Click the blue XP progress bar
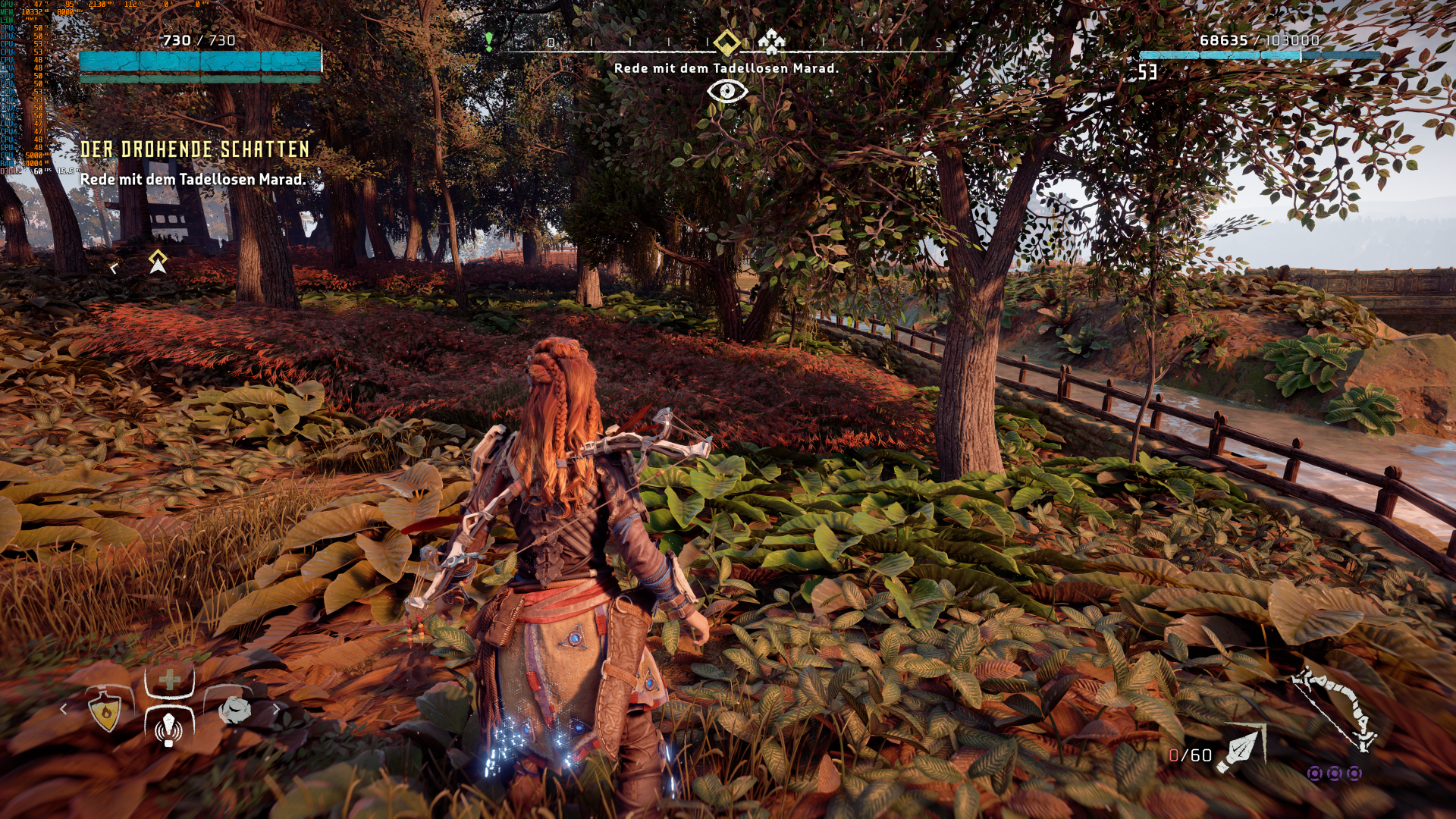The width and height of the screenshot is (1456, 819). (1259, 55)
